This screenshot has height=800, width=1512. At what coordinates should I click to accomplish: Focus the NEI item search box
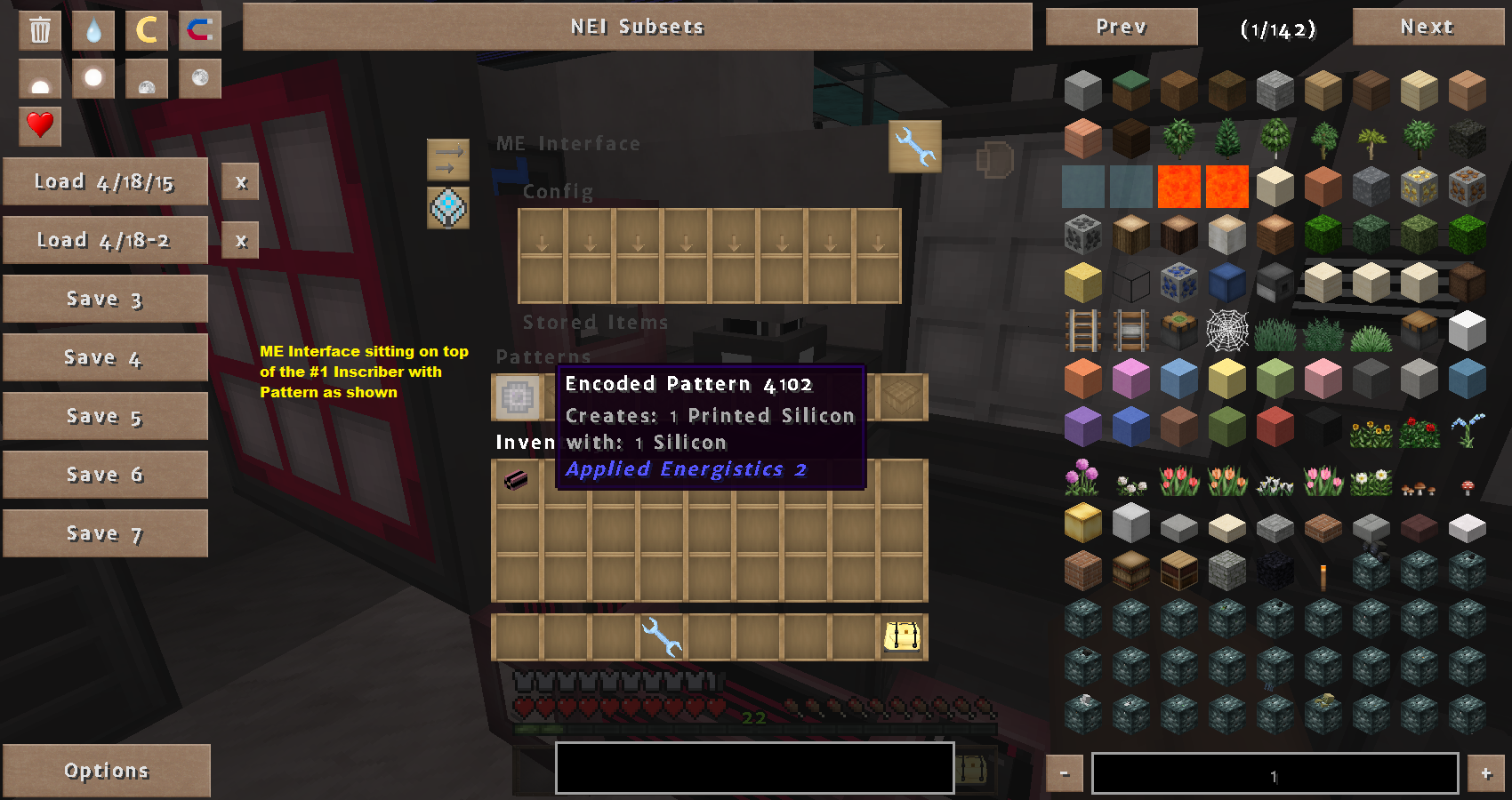click(x=754, y=768)
